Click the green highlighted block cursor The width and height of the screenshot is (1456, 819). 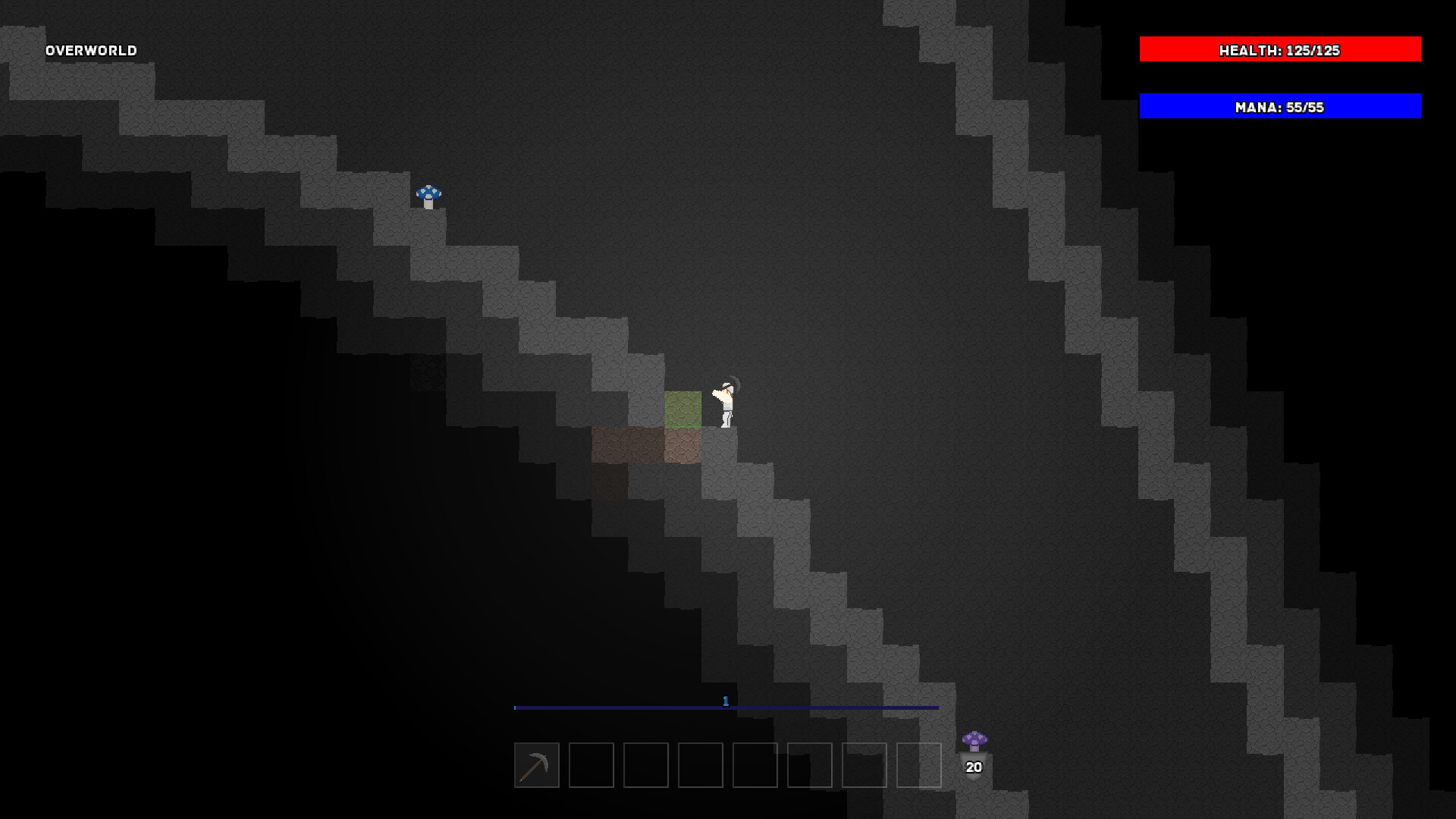pos(682,409)
